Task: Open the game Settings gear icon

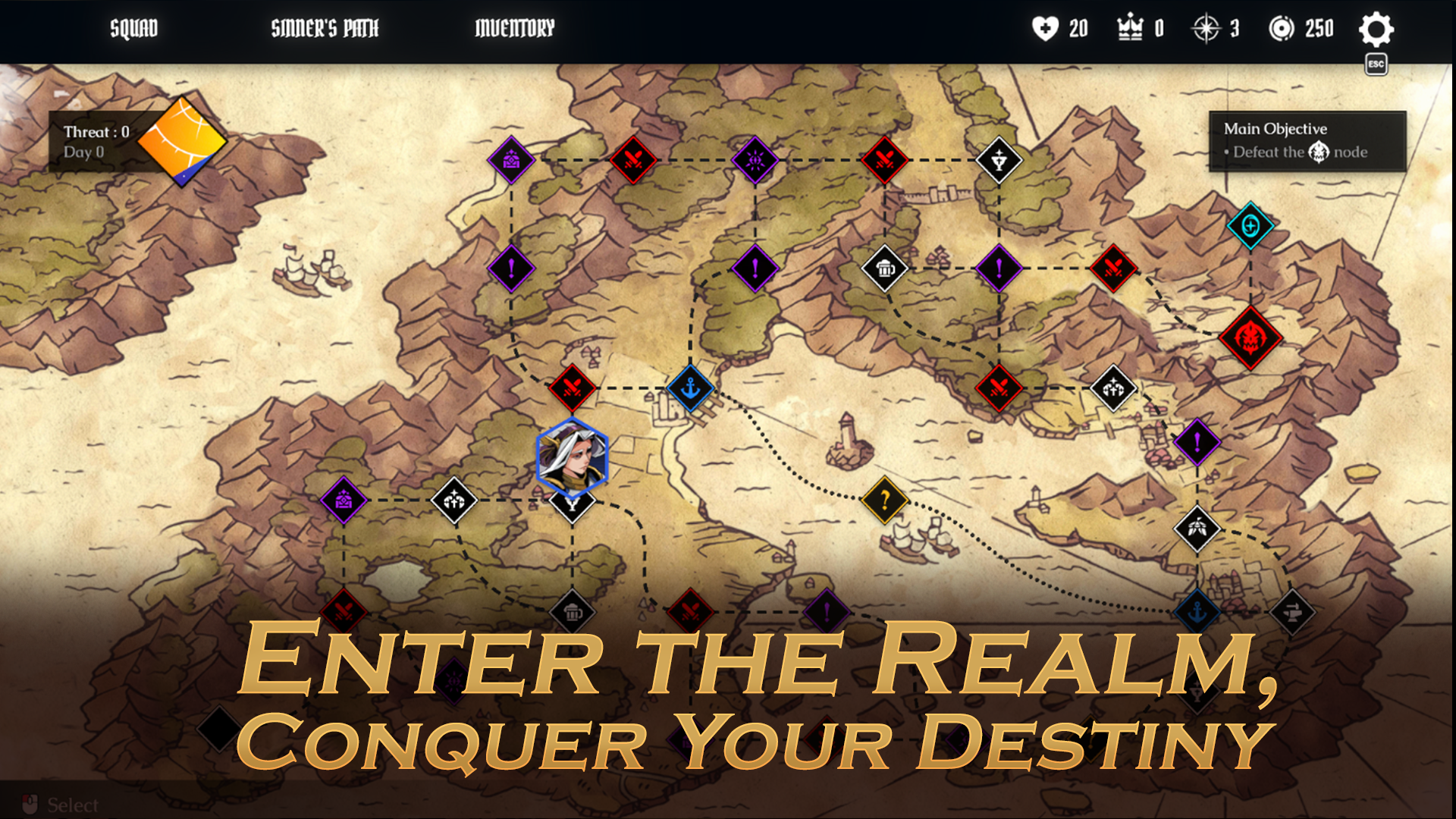Action: coord(1376,30)
